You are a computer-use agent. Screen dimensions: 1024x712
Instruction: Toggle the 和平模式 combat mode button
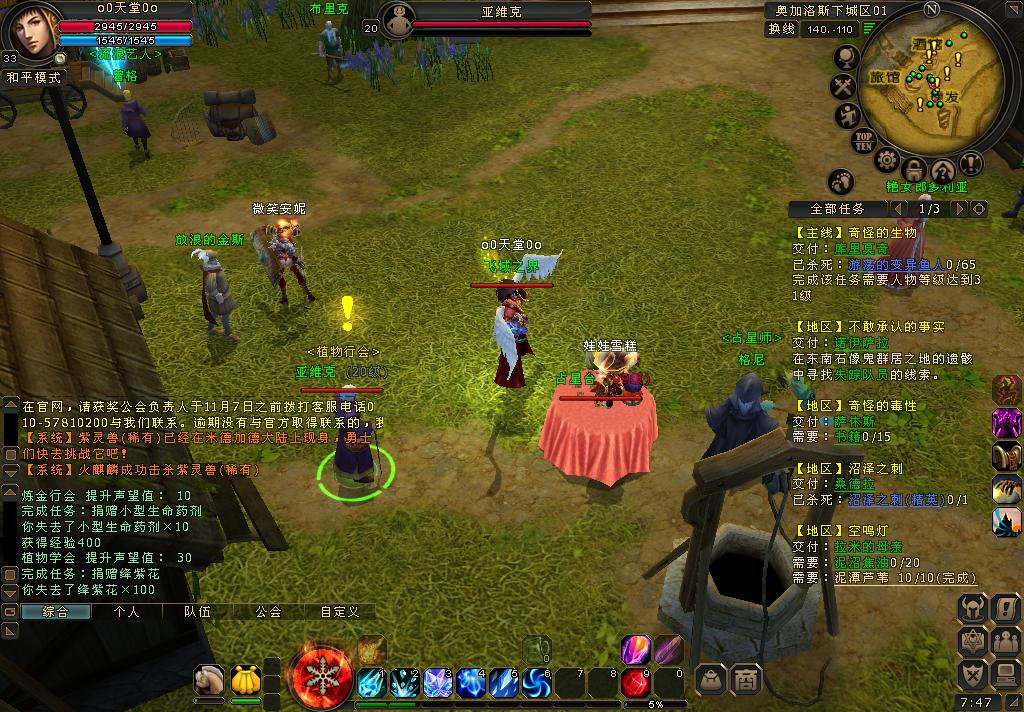tap(34, 77)
